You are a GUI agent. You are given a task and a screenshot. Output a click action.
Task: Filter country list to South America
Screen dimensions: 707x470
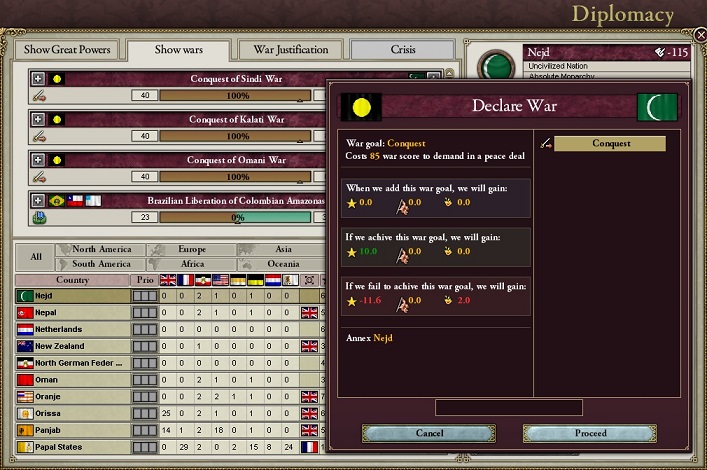pyautogui.click(x=101, y=264)
